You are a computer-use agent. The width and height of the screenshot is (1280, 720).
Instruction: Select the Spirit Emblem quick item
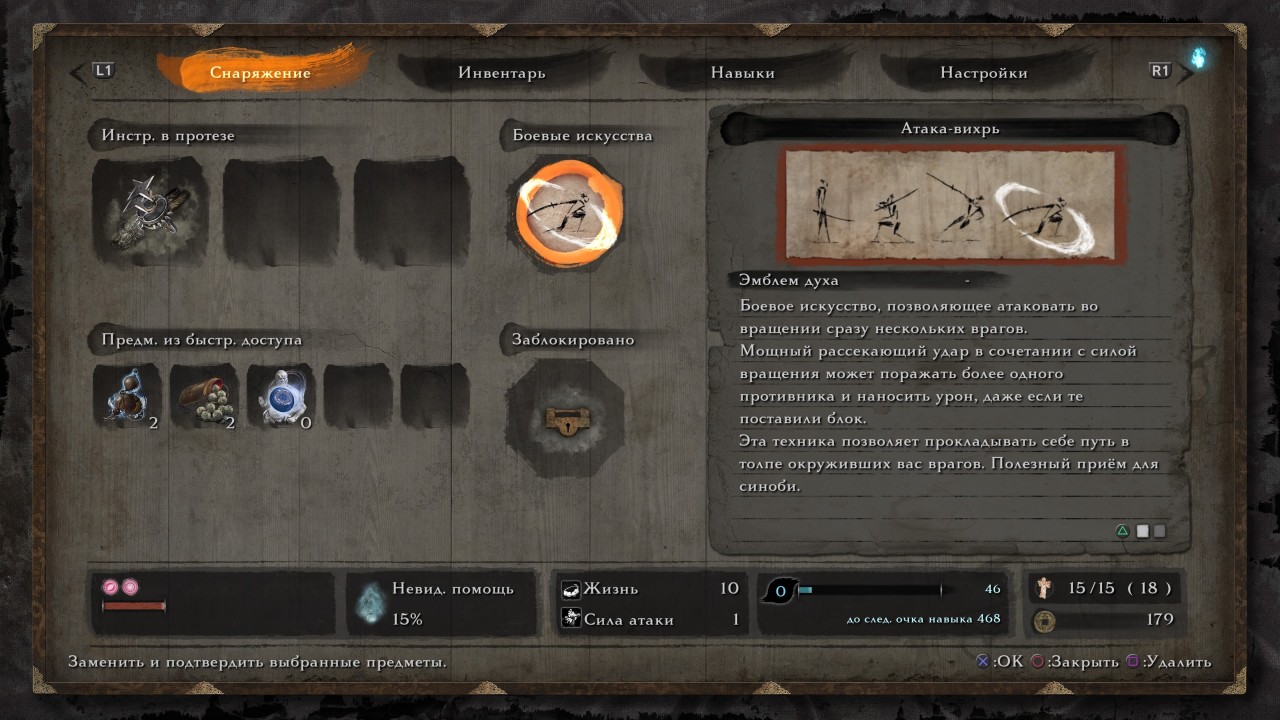283,395
